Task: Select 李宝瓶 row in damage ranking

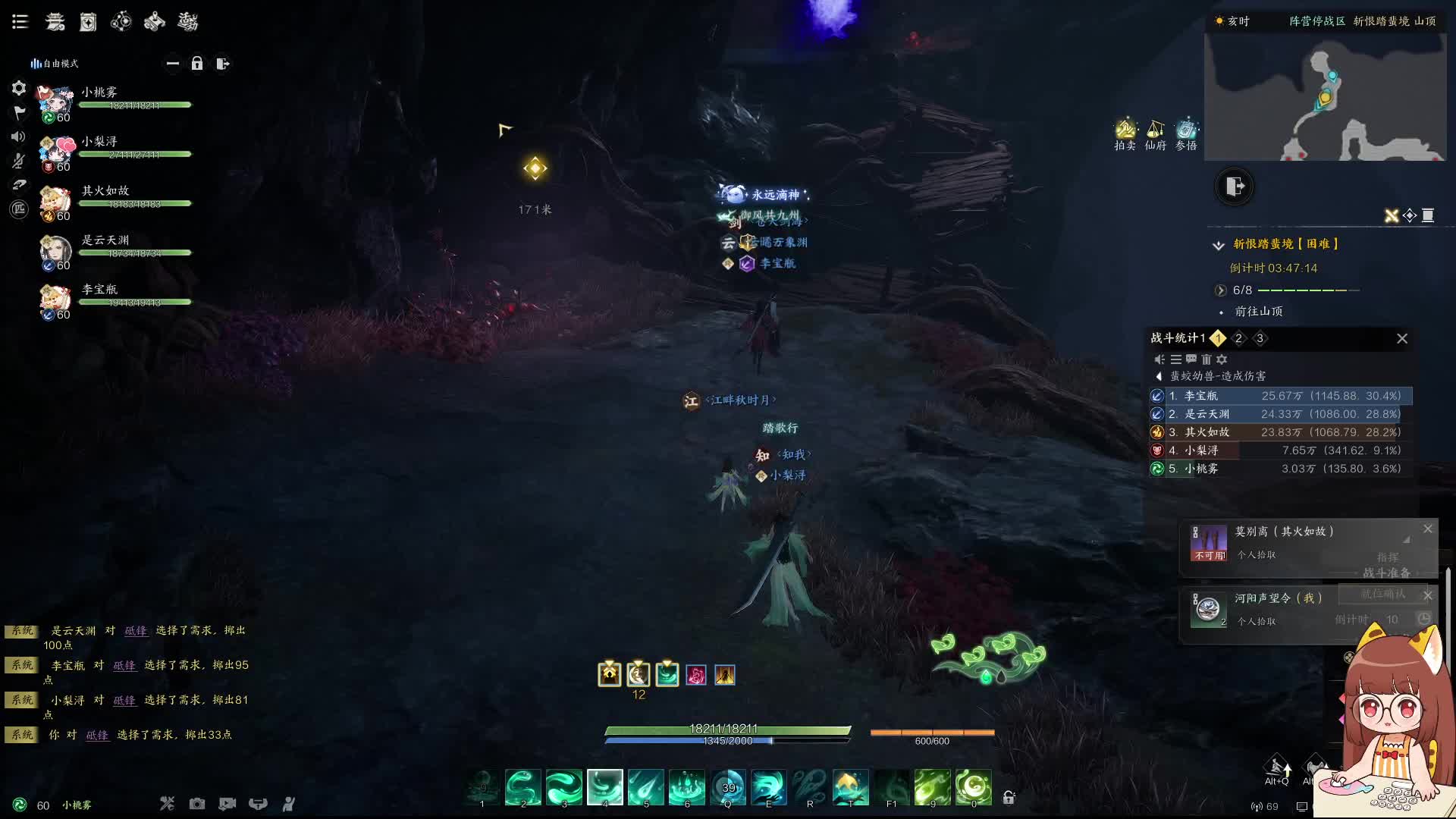Action: tap(1282, 396)
